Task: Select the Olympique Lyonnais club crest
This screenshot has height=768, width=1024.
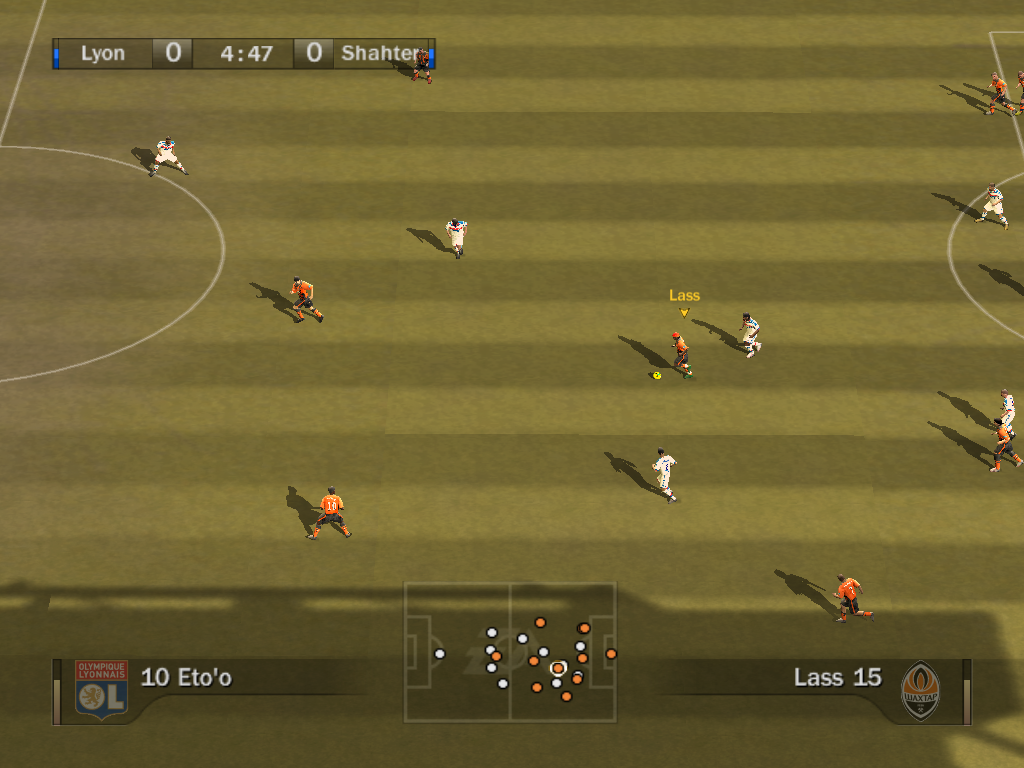Action: 101,687
